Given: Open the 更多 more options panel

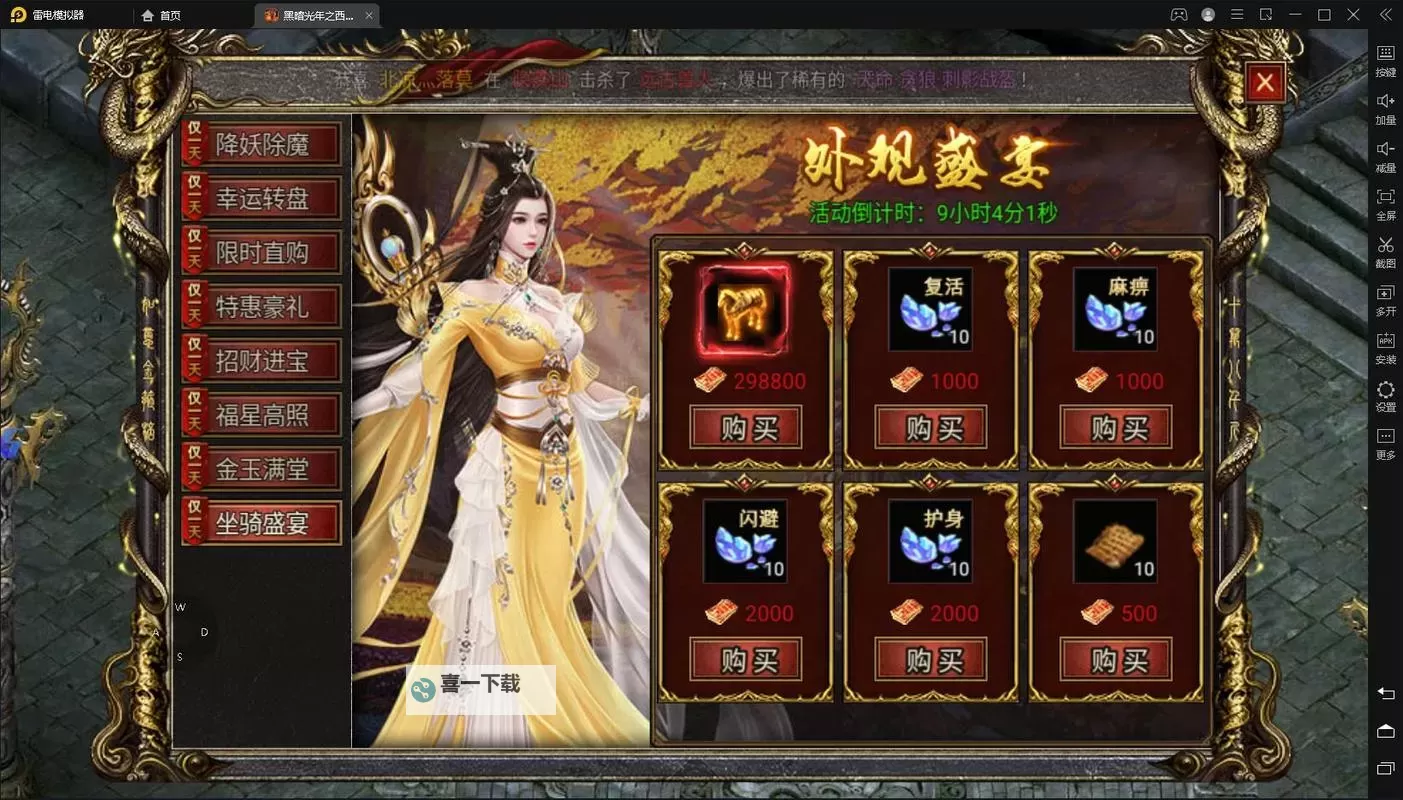Looking at the screenshot, I should tap(1385, 443).
